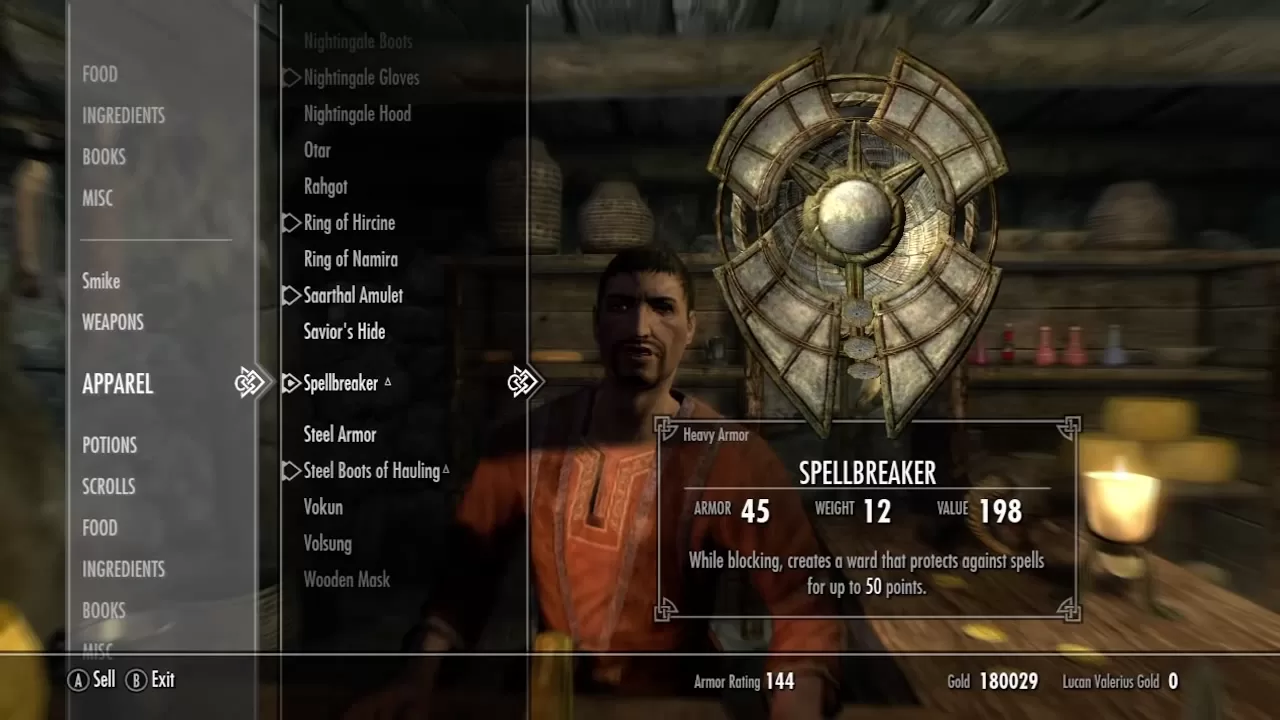Select Nightingale Gloves in the list

pyautogui.click(x=361, y=78)
